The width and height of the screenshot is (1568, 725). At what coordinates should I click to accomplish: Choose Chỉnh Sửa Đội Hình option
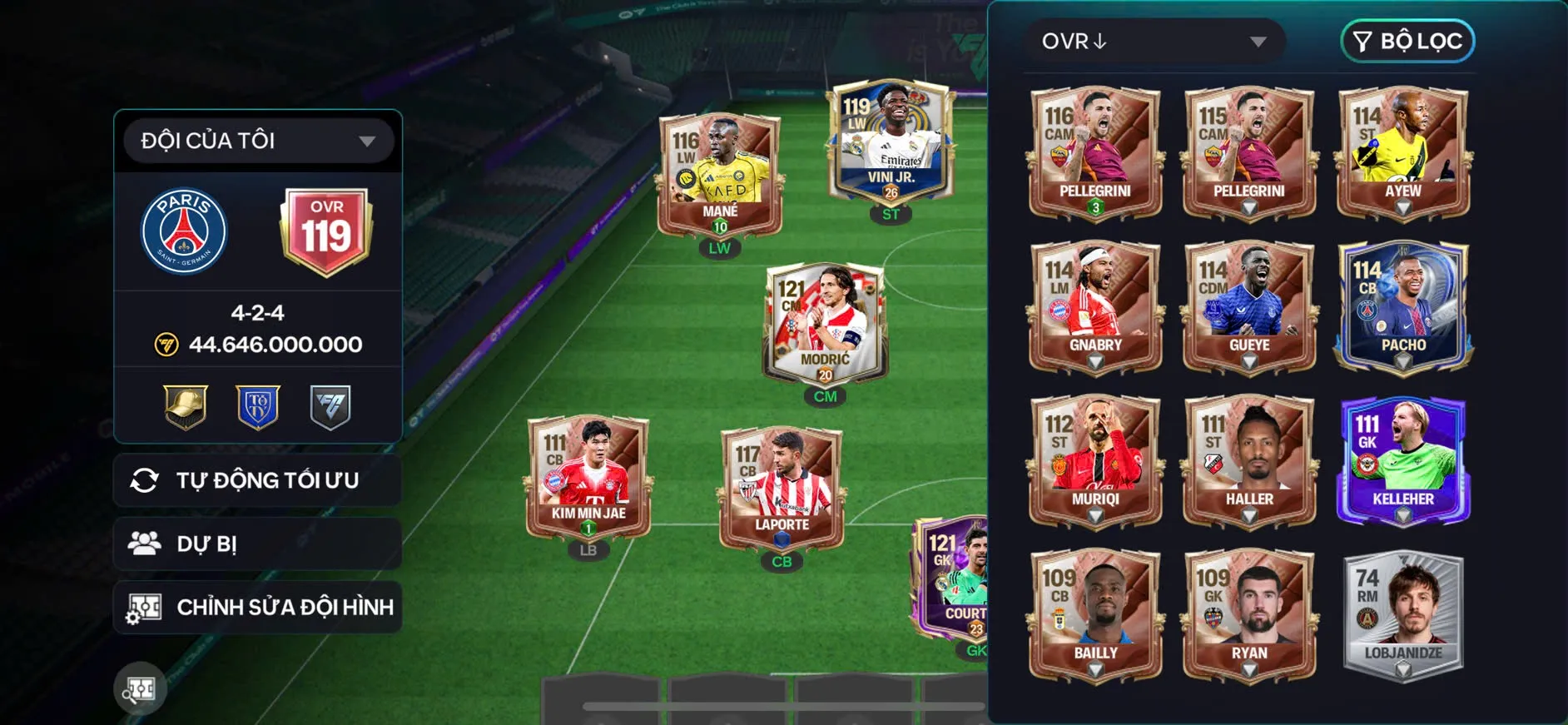point(258,608)
